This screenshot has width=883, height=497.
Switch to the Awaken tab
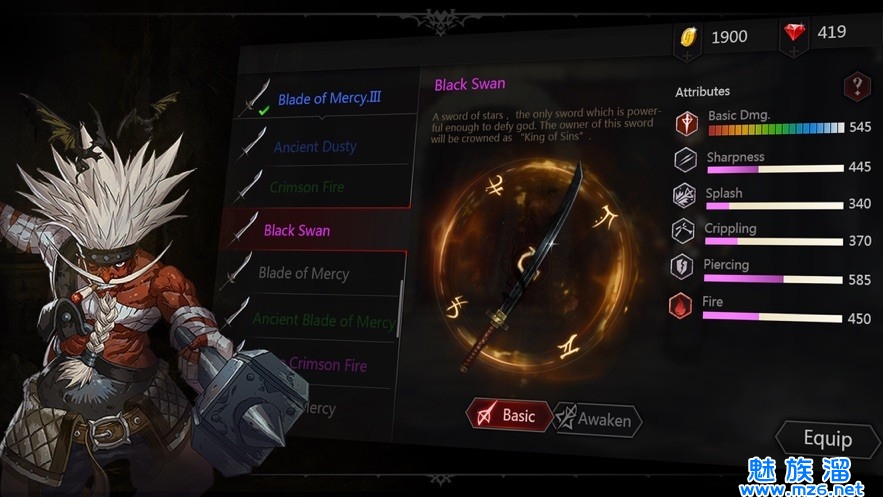[597, 420]
